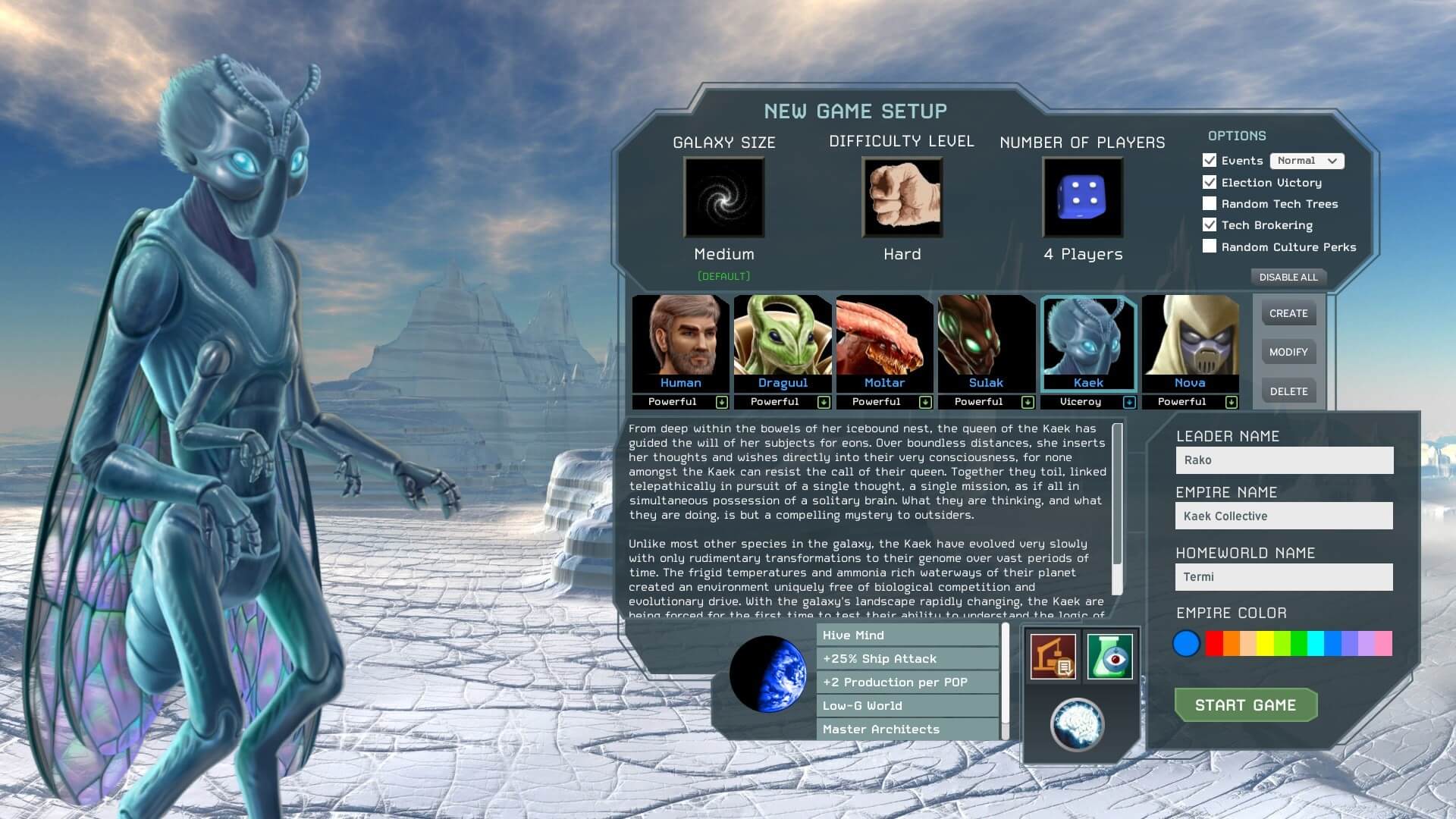The height and width of the screenshot is (819, 1456).
Task: Open the Events Normal dropdown
Action: coord(1307,161)
